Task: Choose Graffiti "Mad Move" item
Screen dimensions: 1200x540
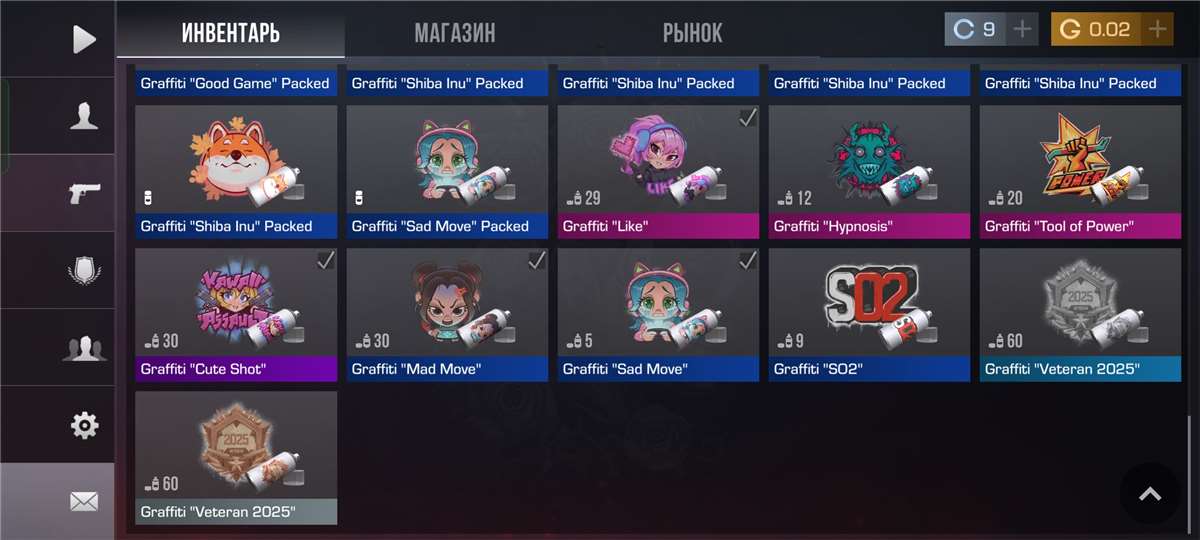Action: click(x=447, y=313)
